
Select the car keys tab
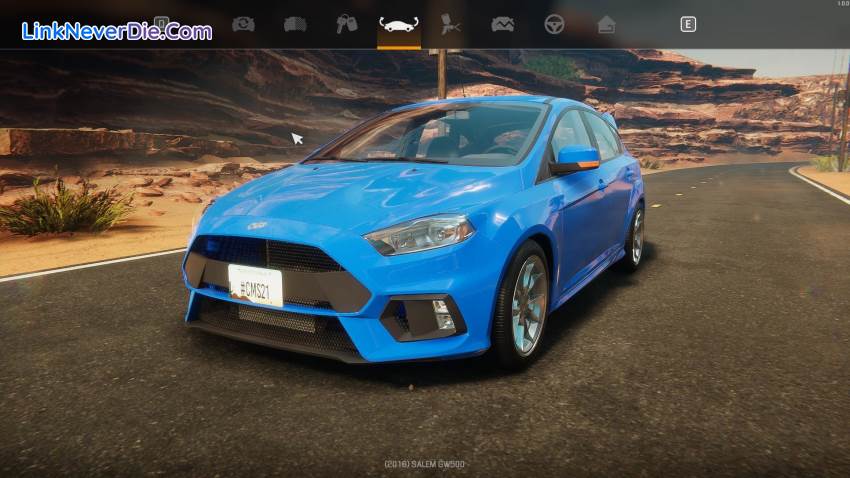tap(347, 24)
